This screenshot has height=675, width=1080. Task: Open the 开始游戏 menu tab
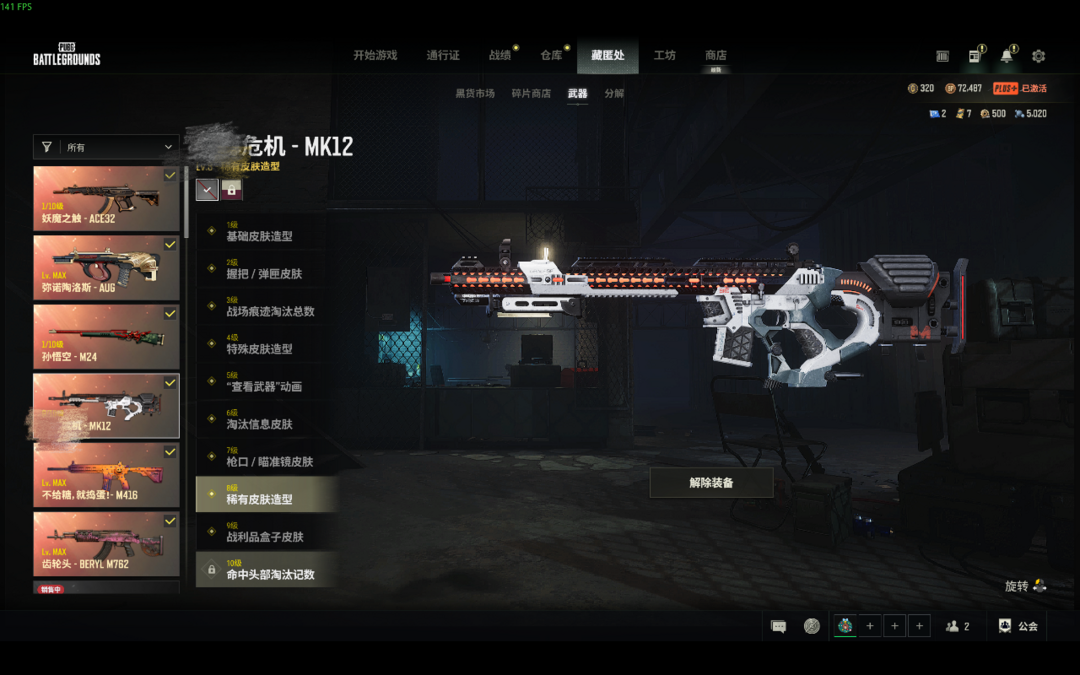[x=375, y=56]
